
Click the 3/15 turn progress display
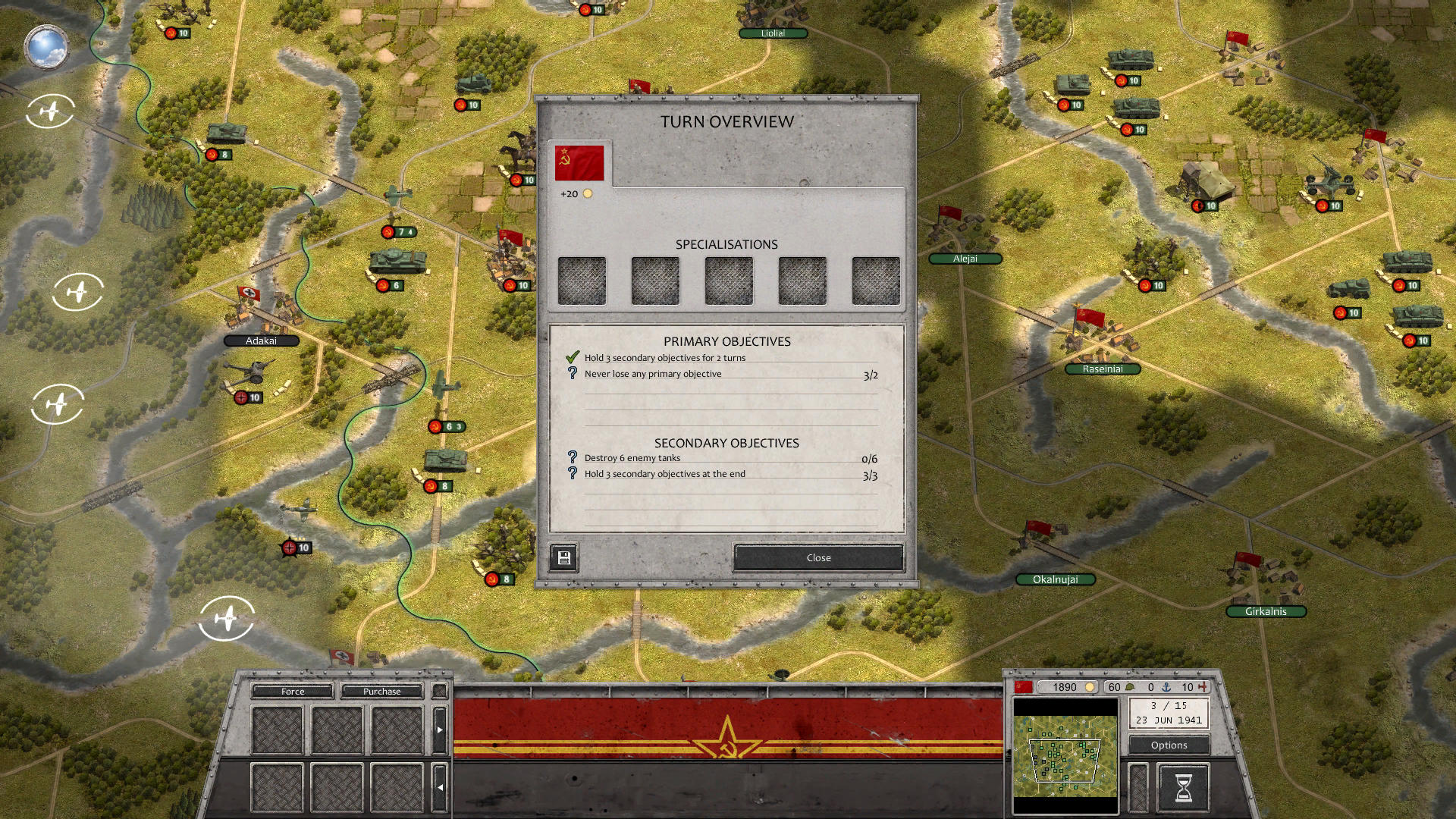pos(1168,708)
